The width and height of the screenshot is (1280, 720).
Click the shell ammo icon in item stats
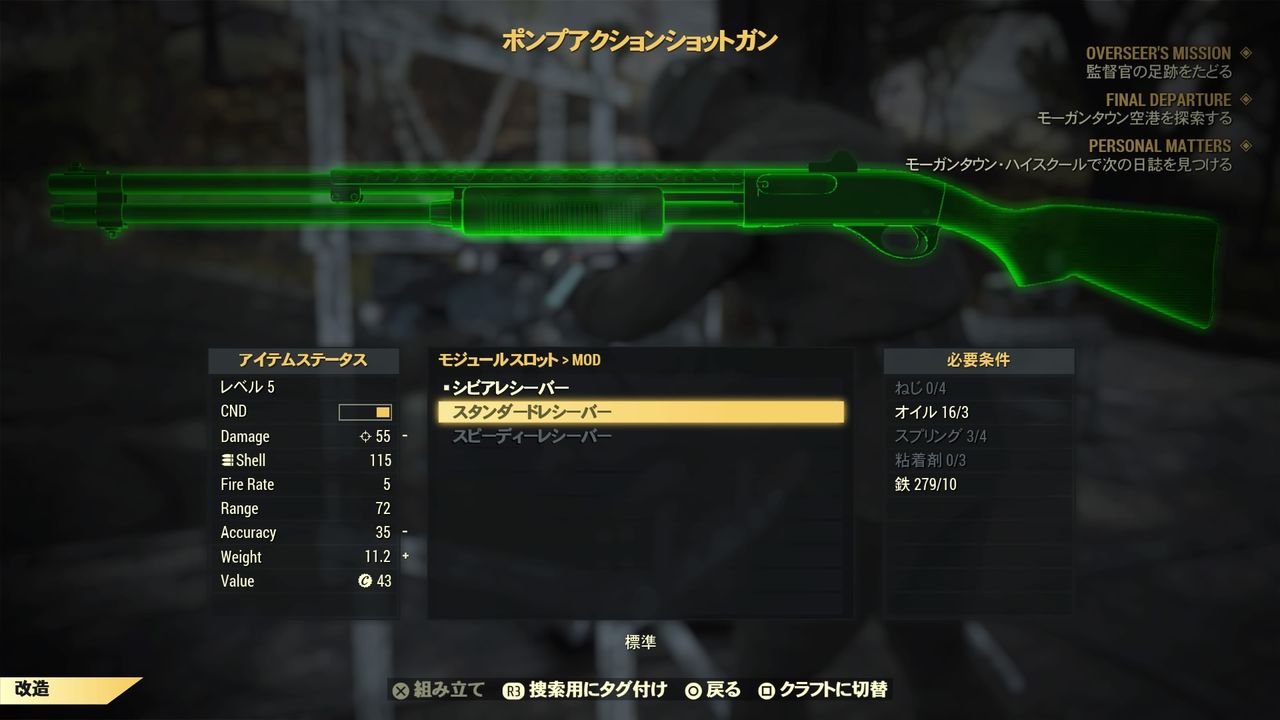[228, 460]
